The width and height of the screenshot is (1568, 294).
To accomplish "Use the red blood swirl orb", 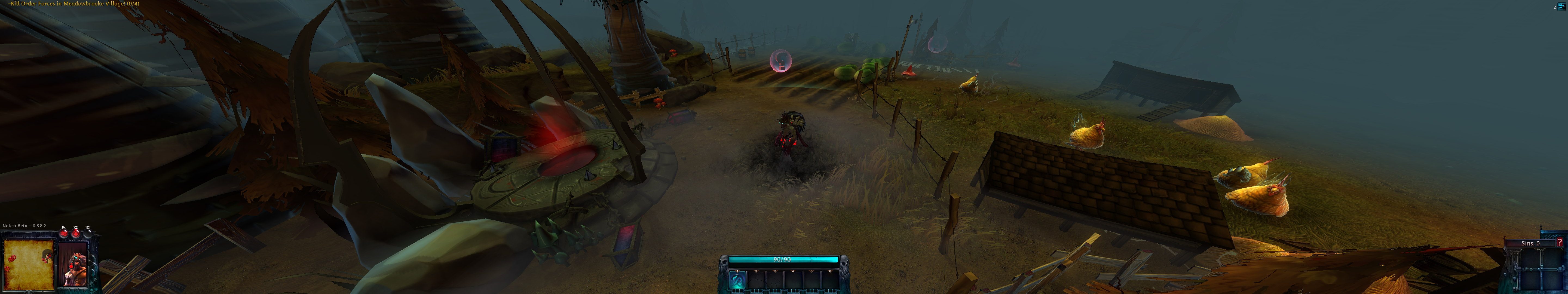I will 63,232.
